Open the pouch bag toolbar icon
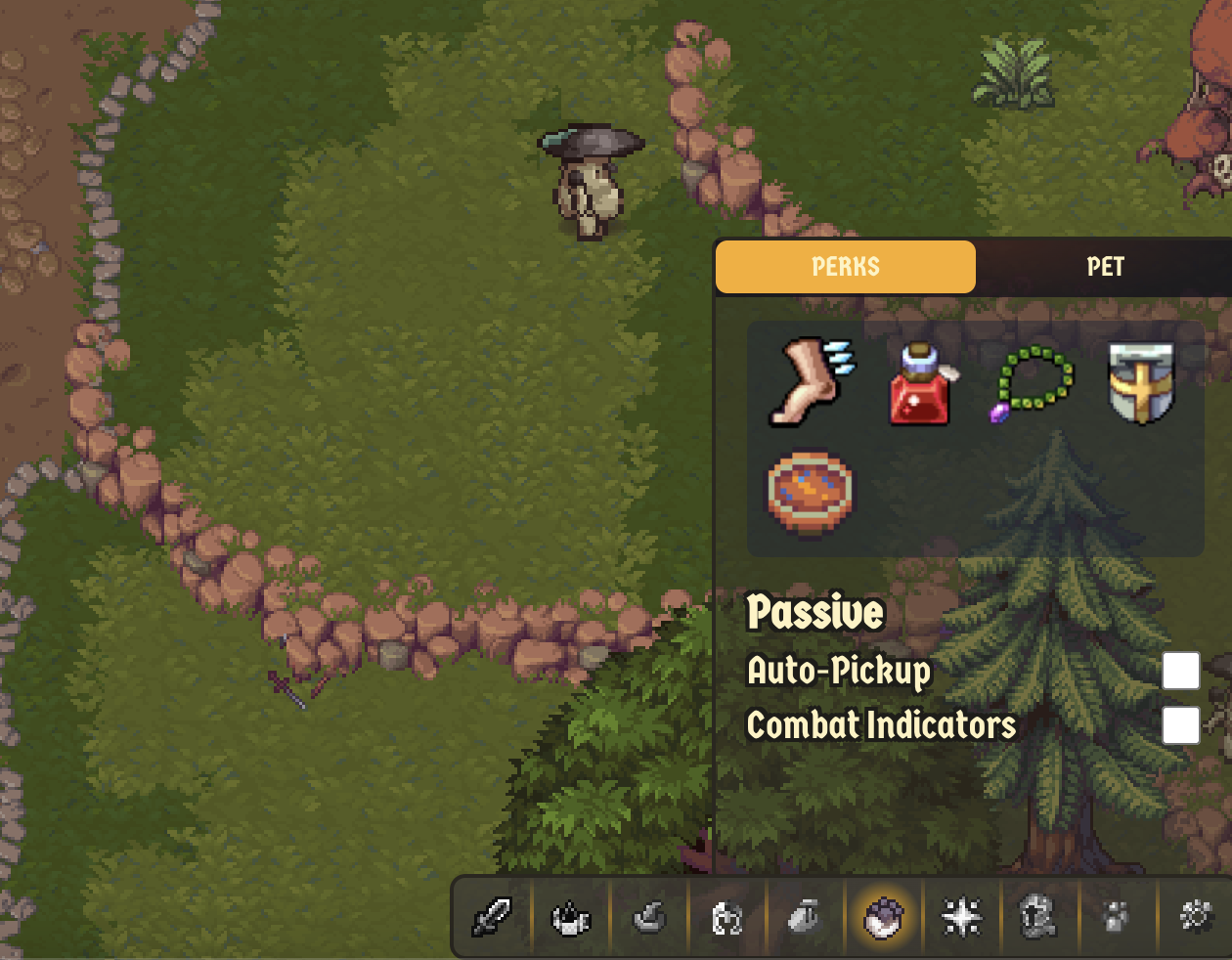The image size is (1232, 960). (805, 918)
